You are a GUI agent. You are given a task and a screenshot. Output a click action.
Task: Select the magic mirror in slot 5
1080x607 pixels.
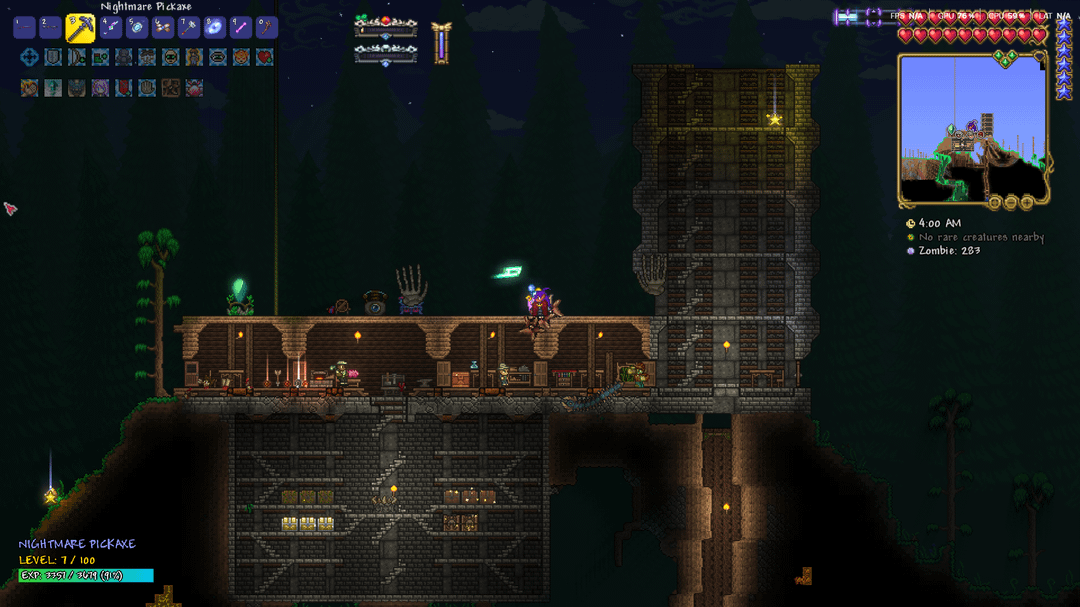tap(138, 28)
